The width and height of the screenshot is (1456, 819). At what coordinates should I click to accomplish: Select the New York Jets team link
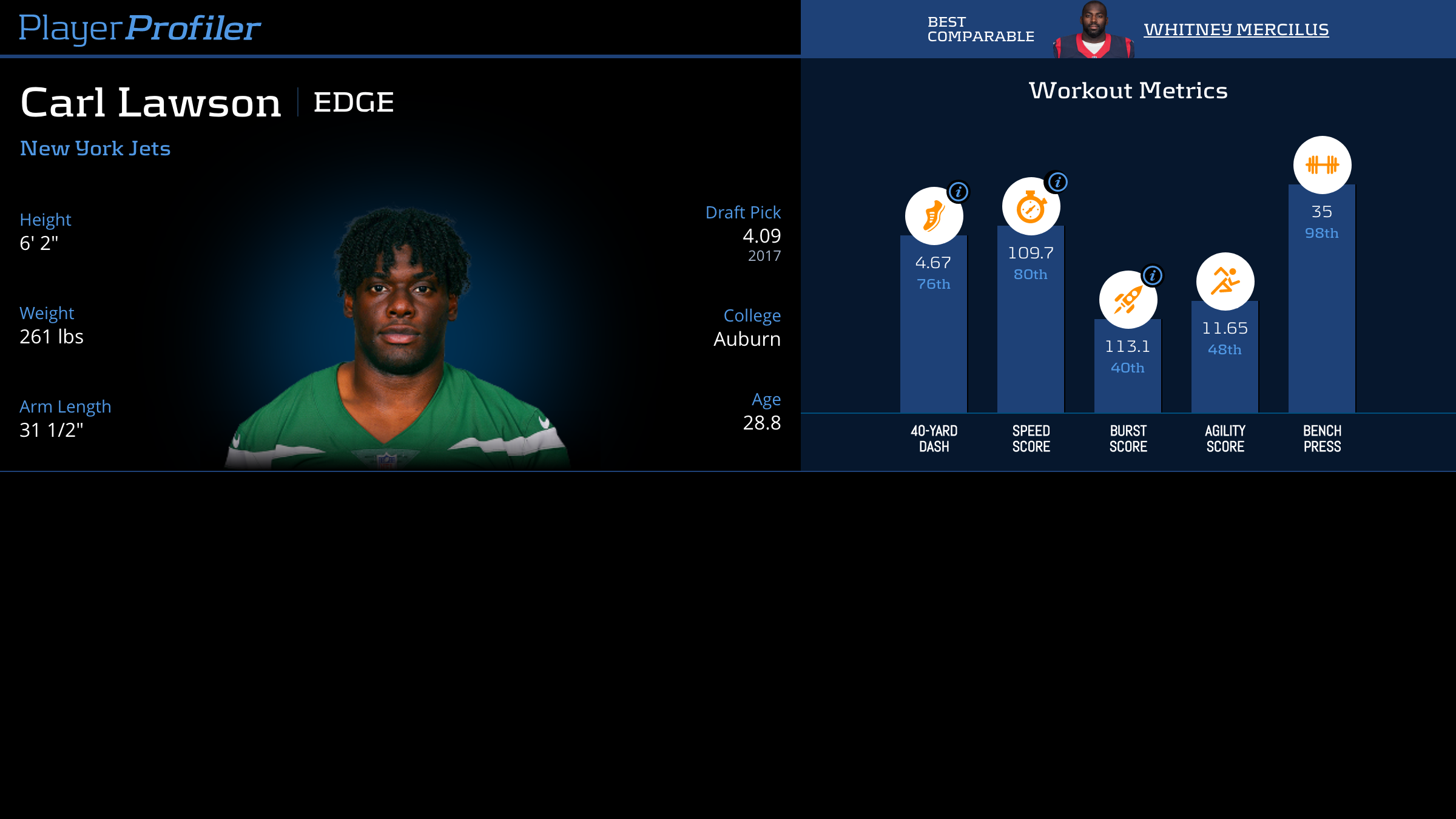tap(95, 149)
